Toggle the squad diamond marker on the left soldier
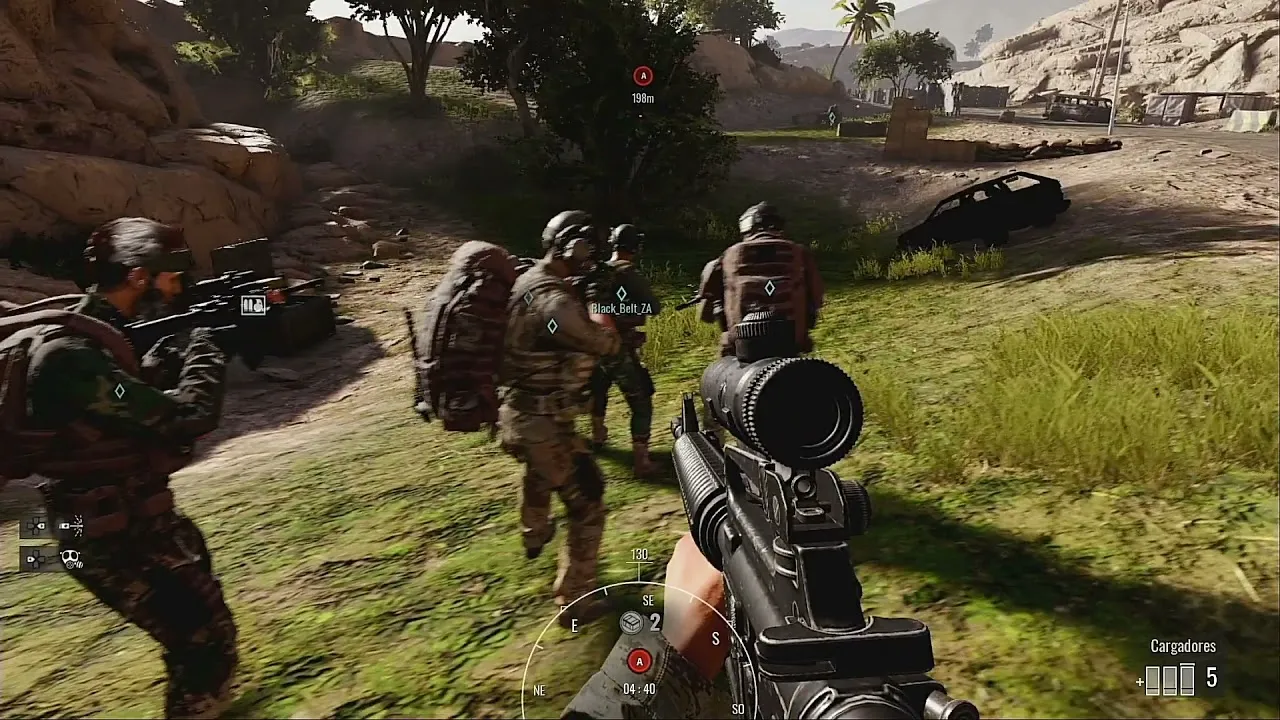Viewport: 1280px width, 720px height. [120, 392]
